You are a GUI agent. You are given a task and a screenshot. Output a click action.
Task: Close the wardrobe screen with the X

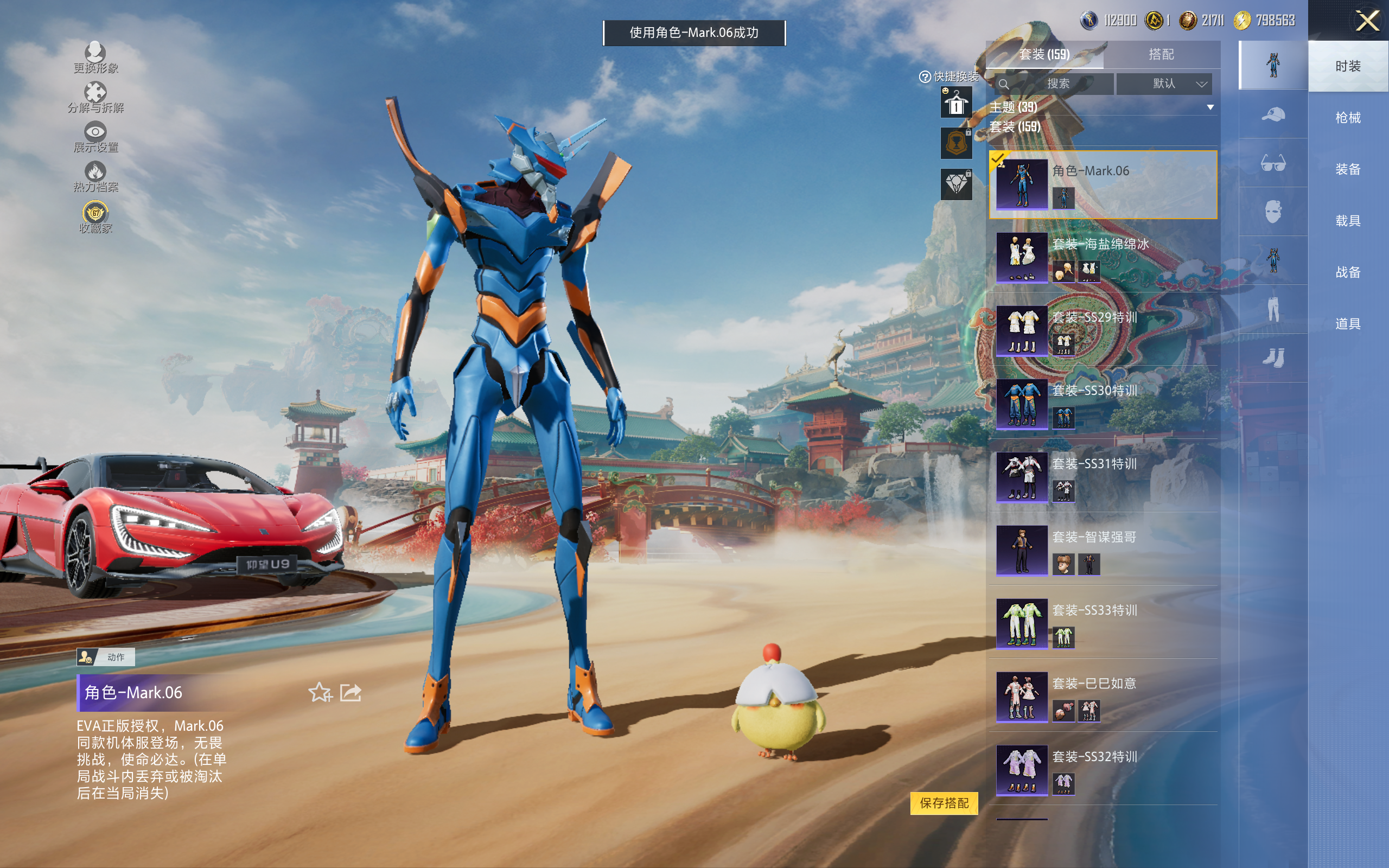pyautogui.click(x=1367, y=21)
